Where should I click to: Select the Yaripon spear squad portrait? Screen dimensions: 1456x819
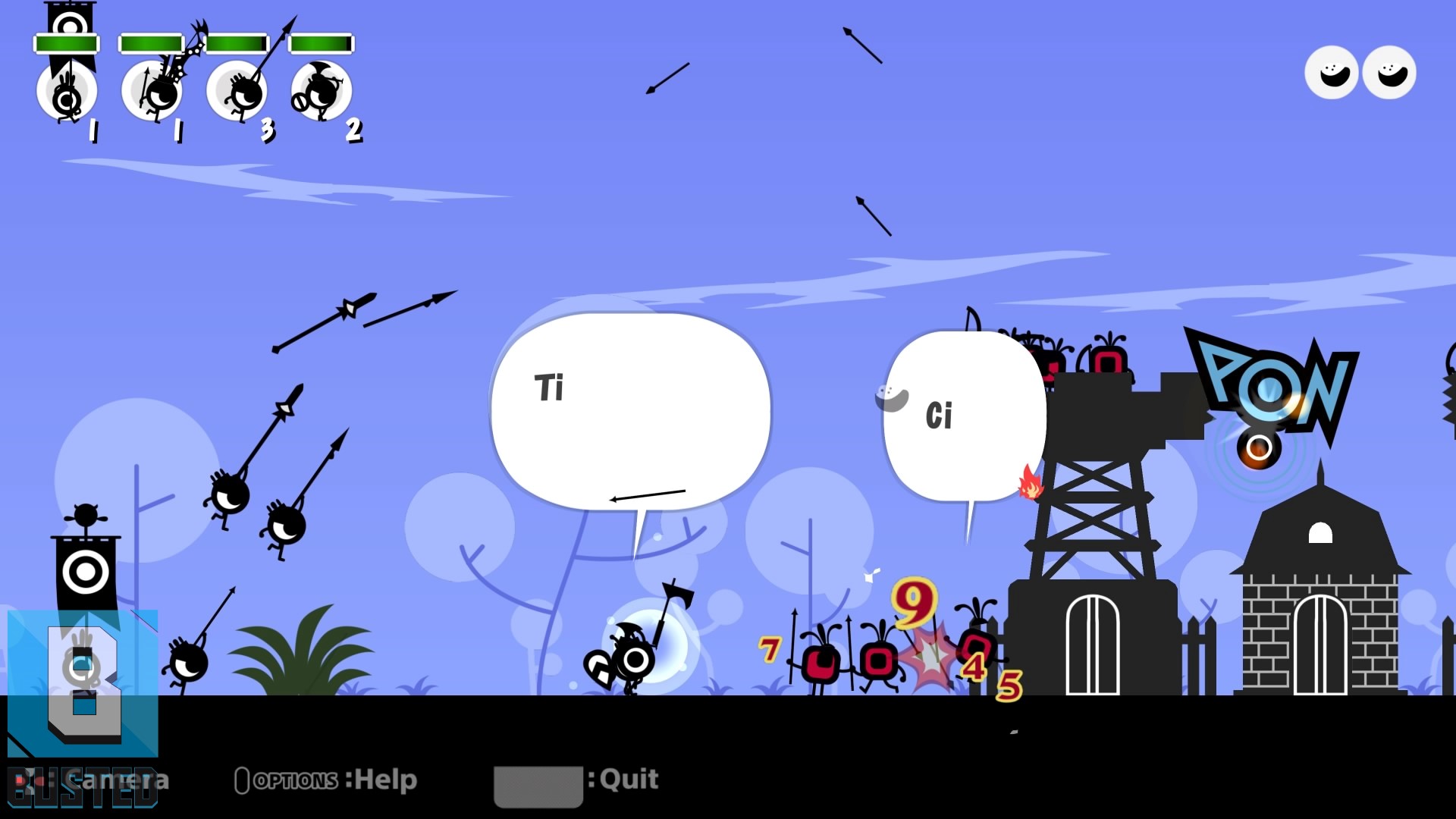coord(237,91)
